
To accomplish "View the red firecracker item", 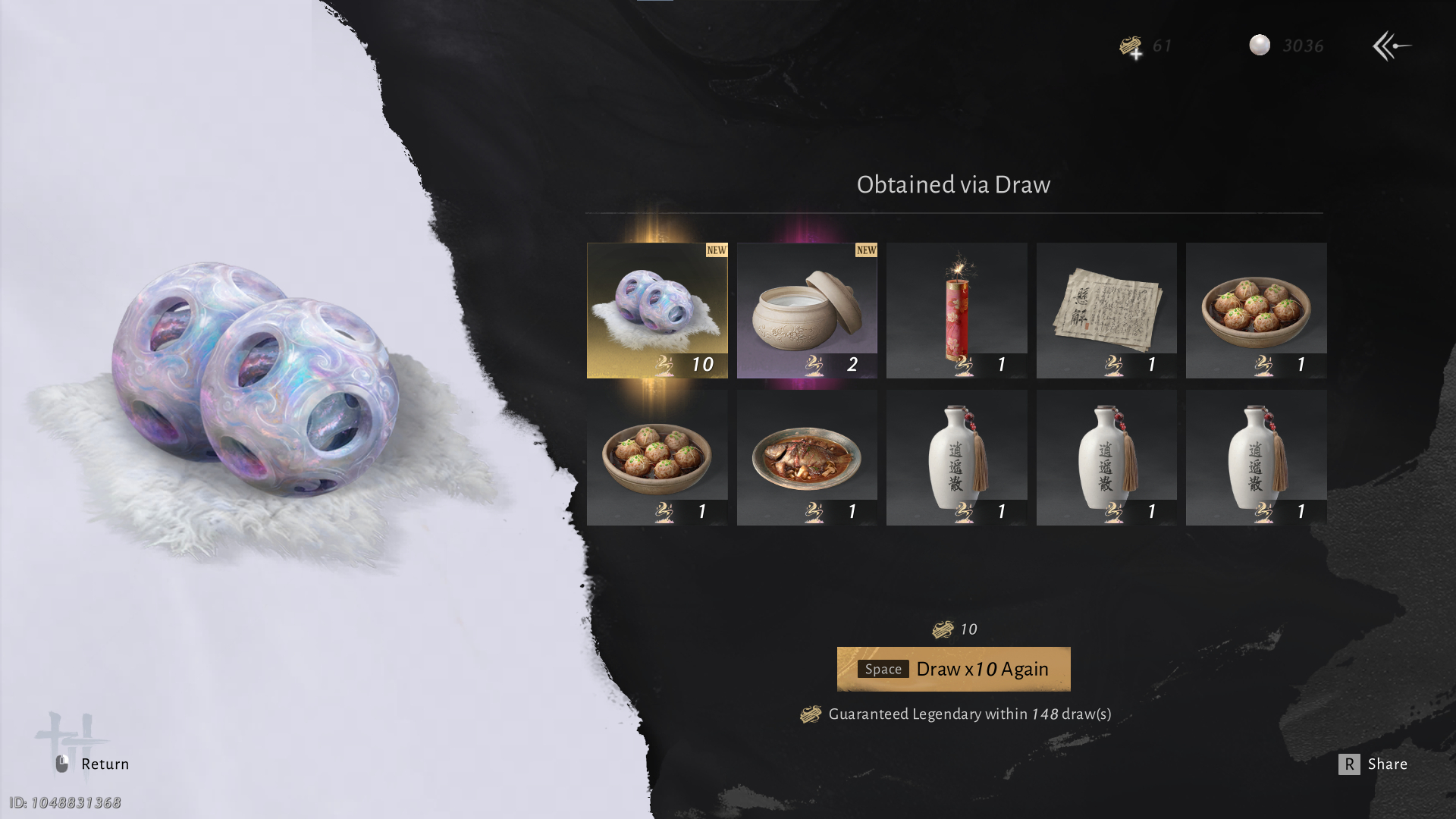I will tap(956, 310).
